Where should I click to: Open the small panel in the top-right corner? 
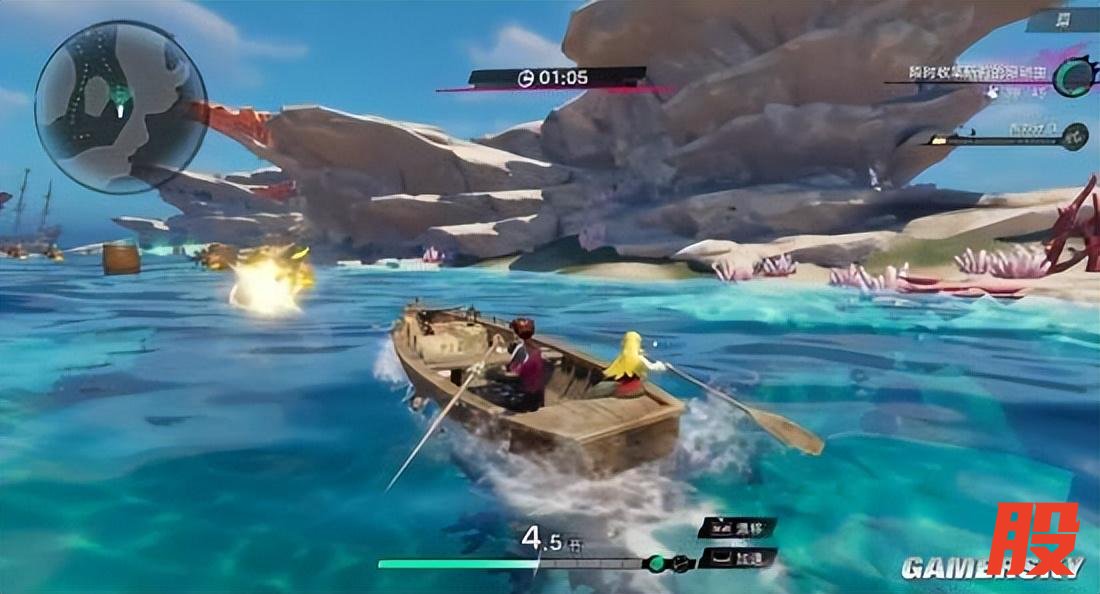coord(1062,19)
